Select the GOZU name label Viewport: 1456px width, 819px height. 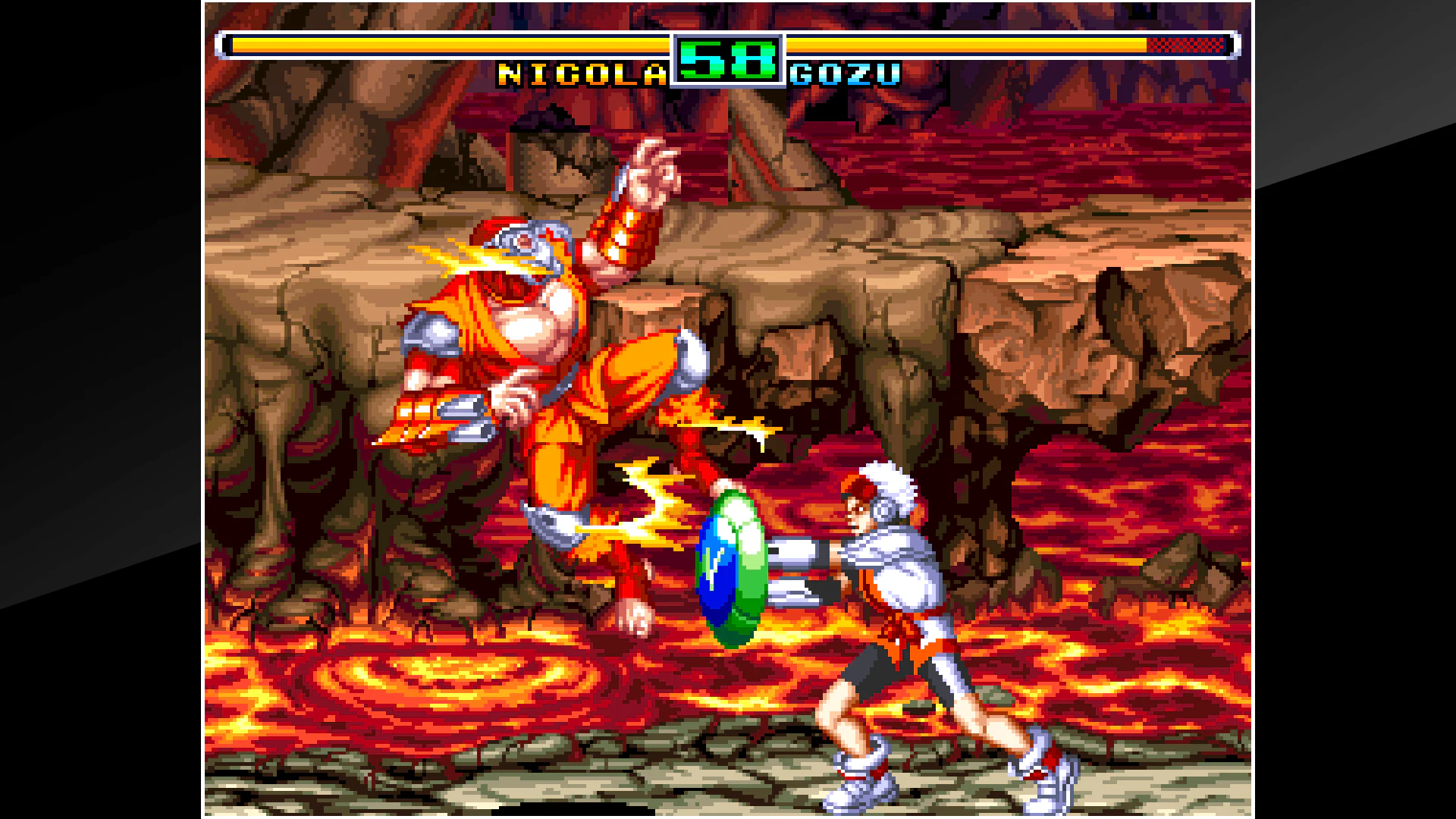[x=844, y=75]
